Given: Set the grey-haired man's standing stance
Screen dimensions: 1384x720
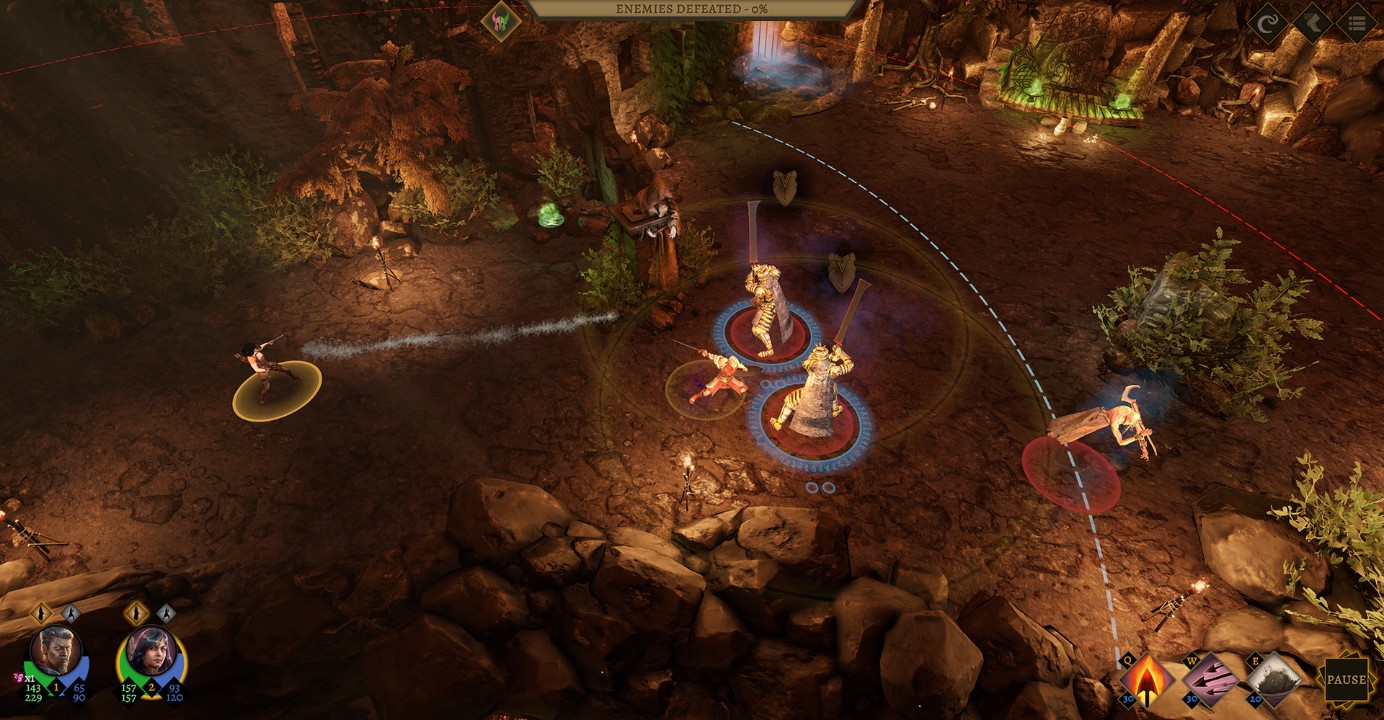Looking at the screenshot, I should (41, 613).
